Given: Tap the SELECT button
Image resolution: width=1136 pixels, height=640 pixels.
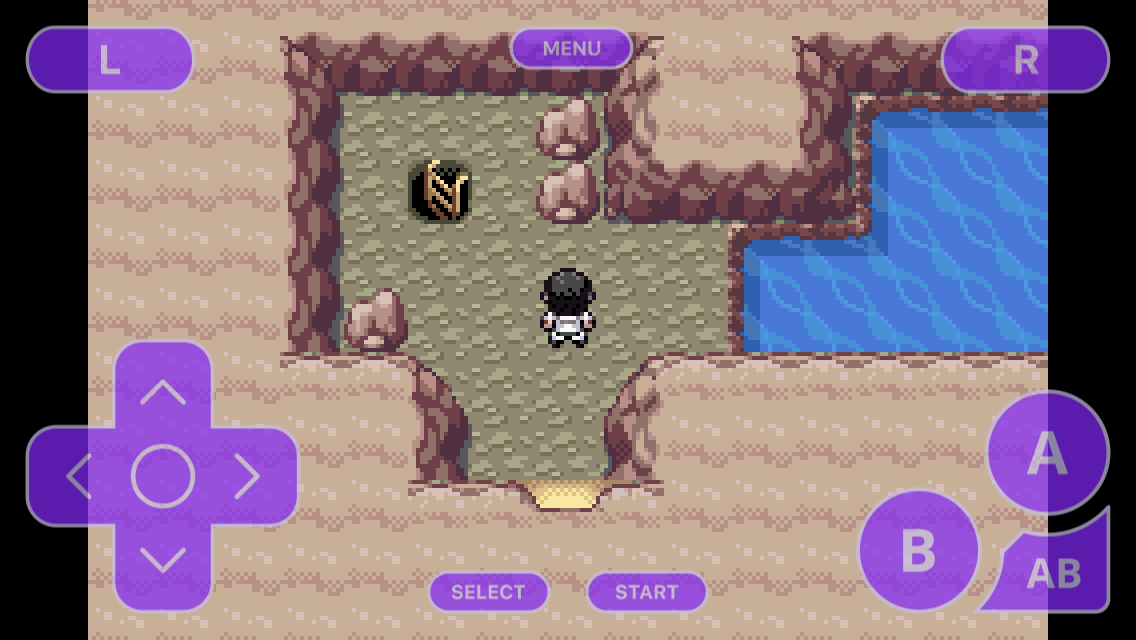Looking at the screenshot, I should [x=488, y=592].
